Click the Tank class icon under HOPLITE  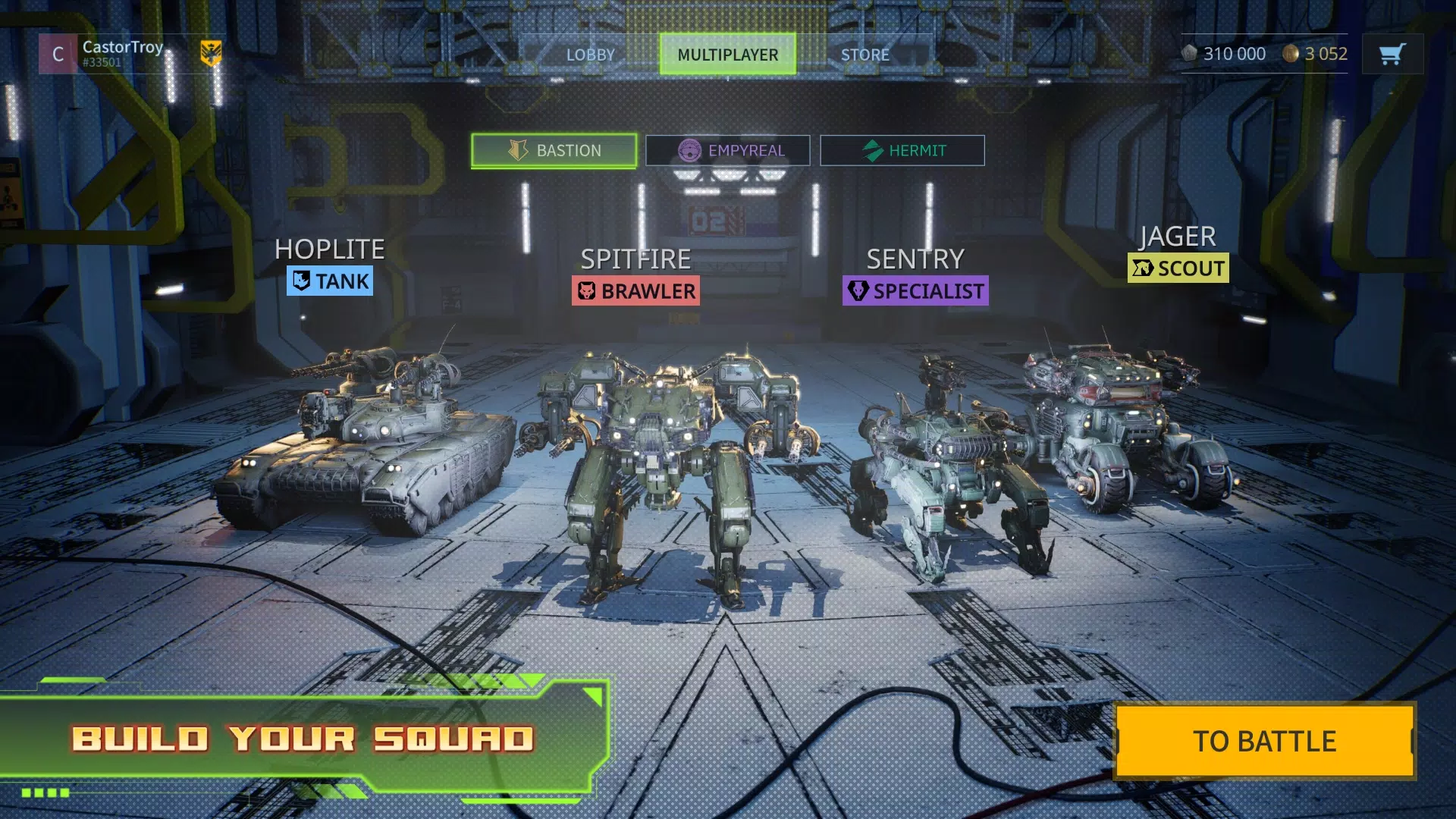pos(300,281)
